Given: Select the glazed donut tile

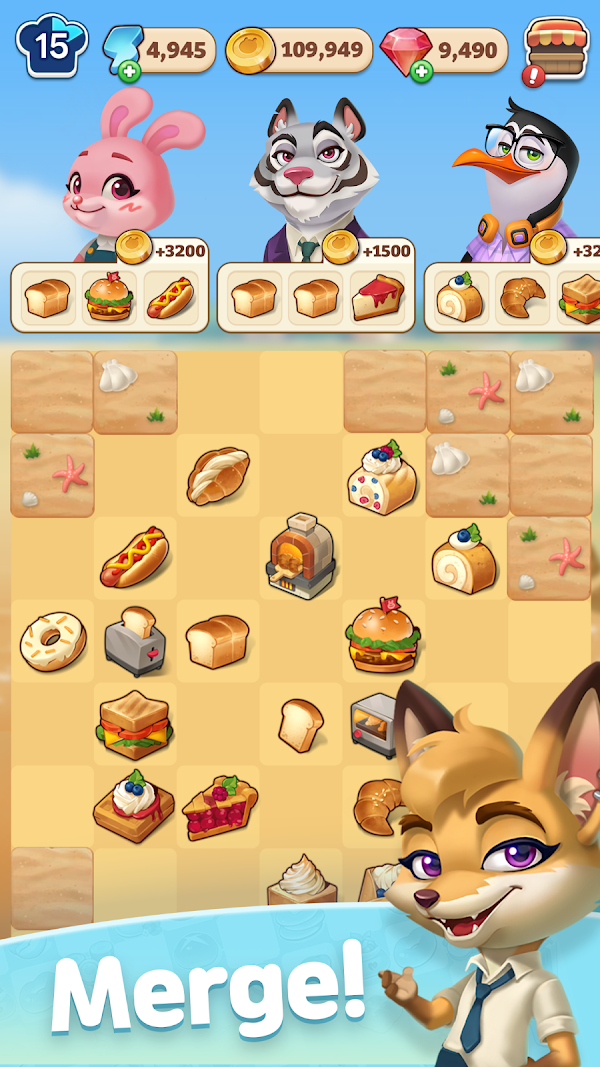Looking at the screenshot, I should [52, 641].
